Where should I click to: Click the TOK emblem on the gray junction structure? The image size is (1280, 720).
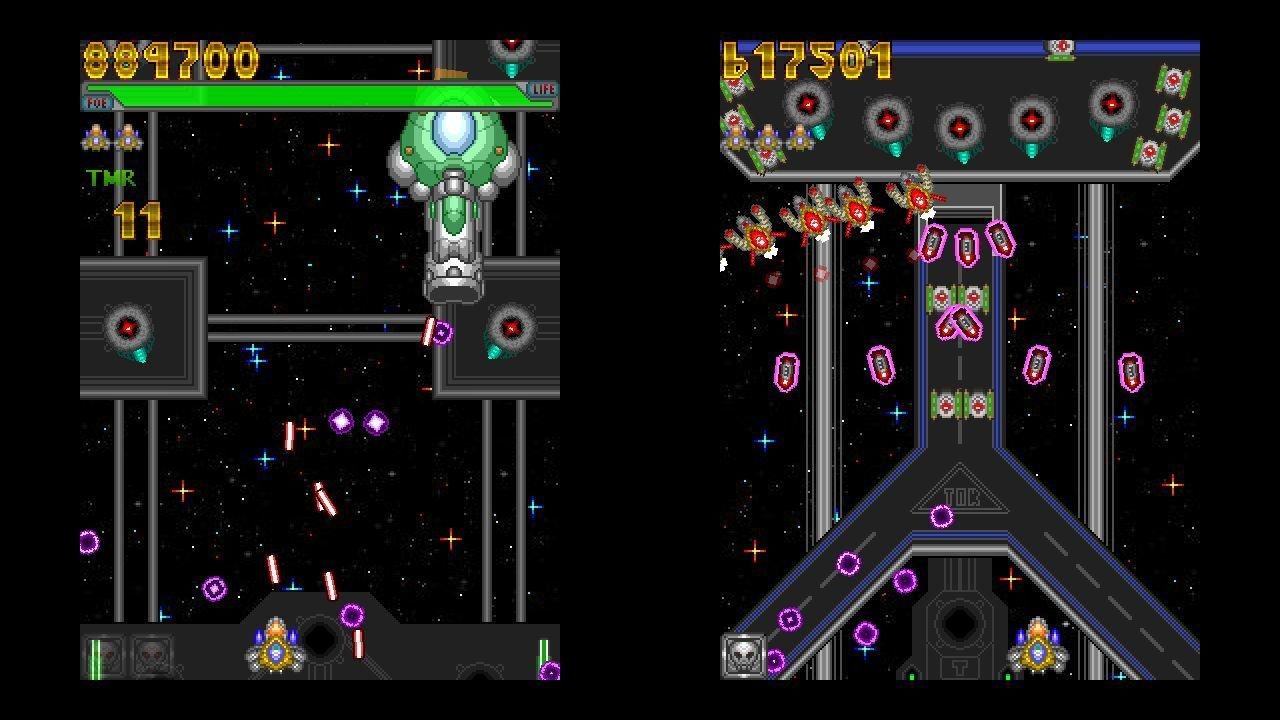point(961,494)
